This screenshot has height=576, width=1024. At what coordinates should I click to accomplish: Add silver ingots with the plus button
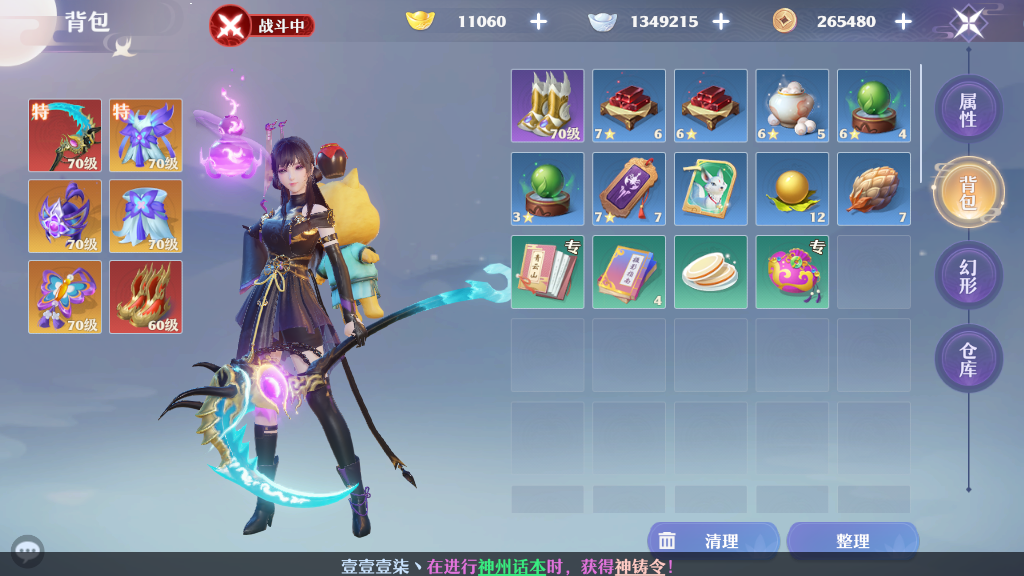[x=720, y=22]
